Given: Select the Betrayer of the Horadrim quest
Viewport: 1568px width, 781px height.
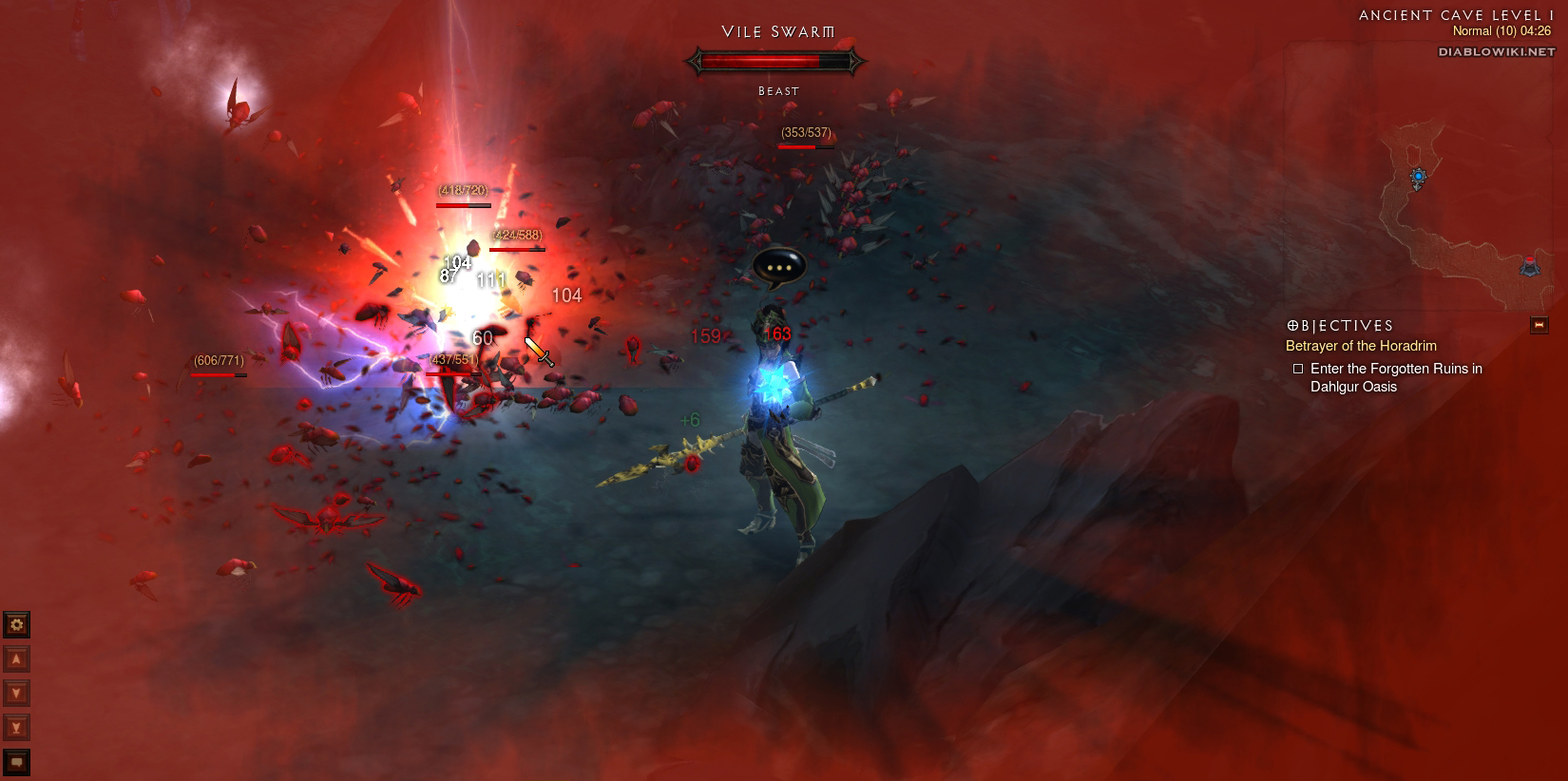Looking at the screenshot, I should (1361, 346).
